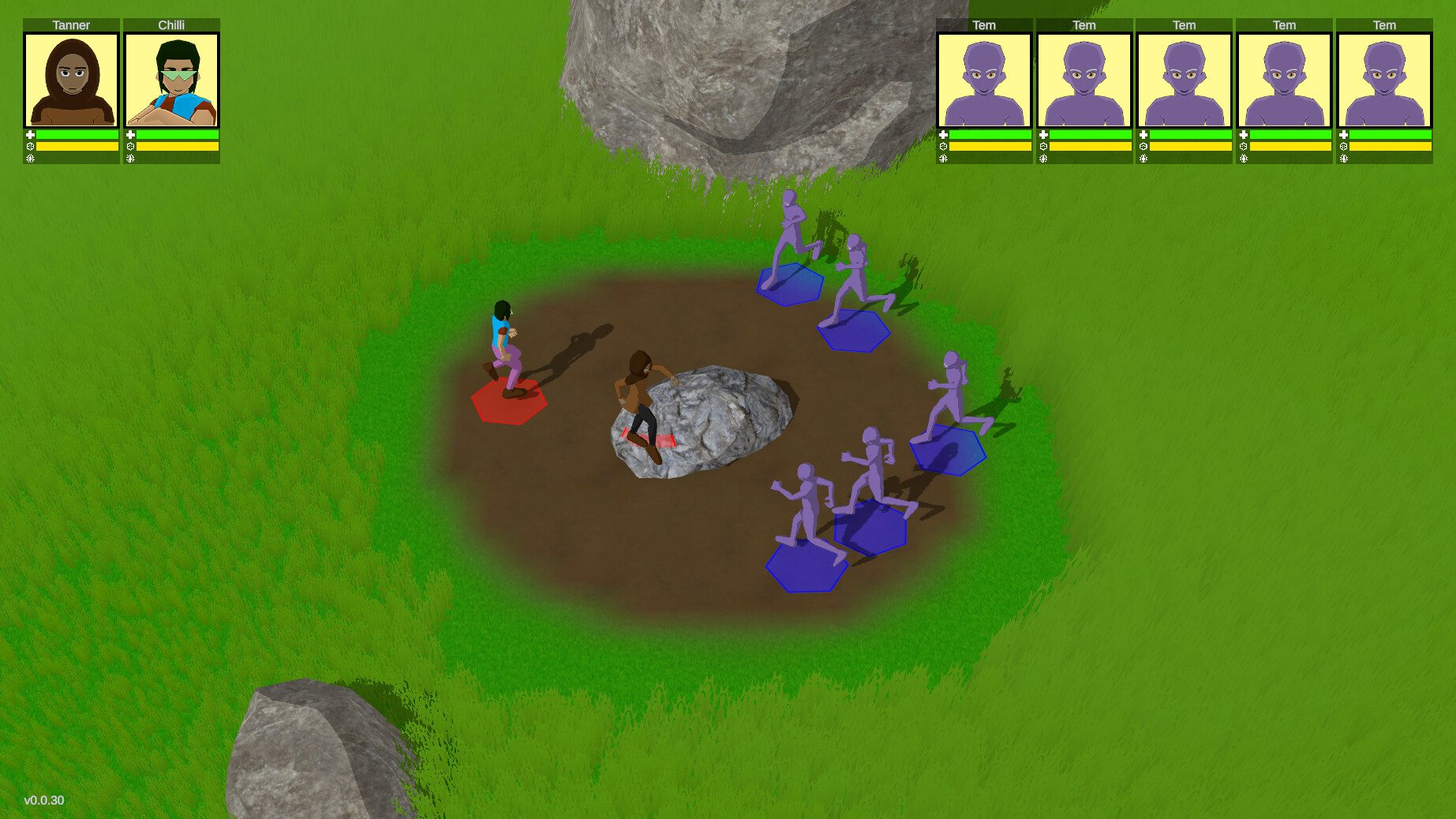Click the second Tem name label
This screenshot has width=1456, height=819.
(x=1084, y=24)
